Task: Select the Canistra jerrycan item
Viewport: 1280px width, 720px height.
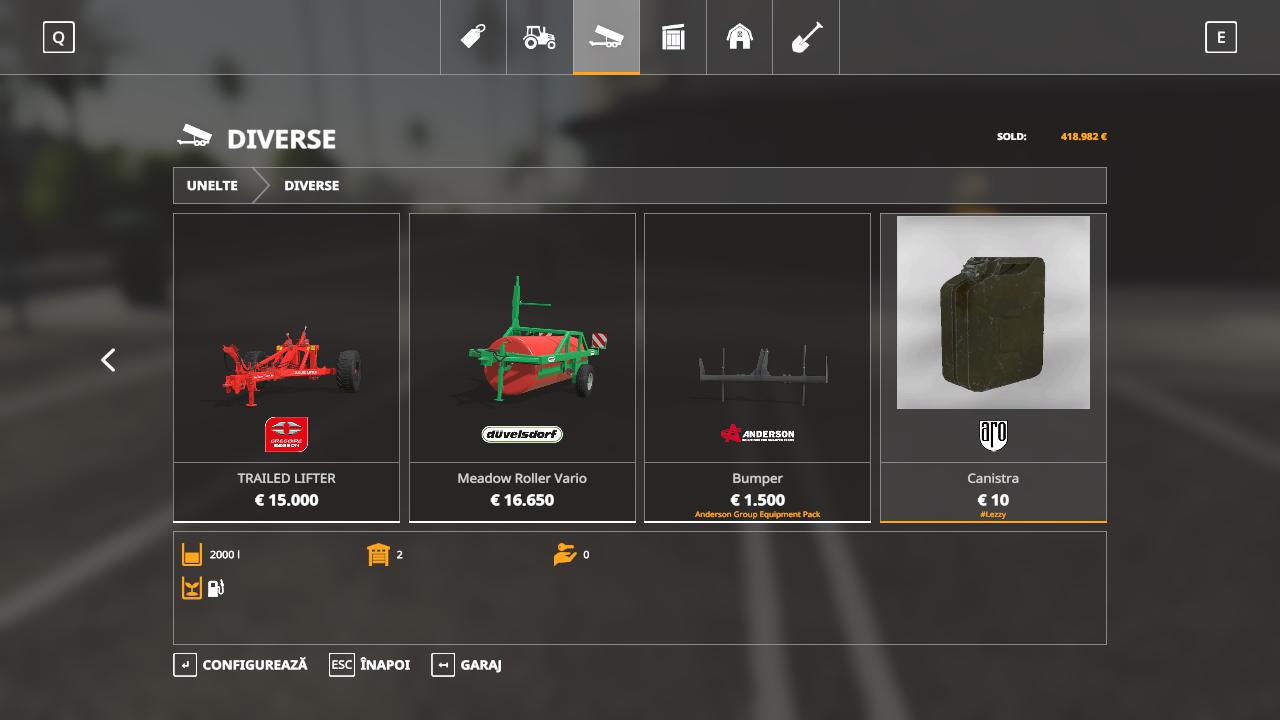Action: pos(993,367)
